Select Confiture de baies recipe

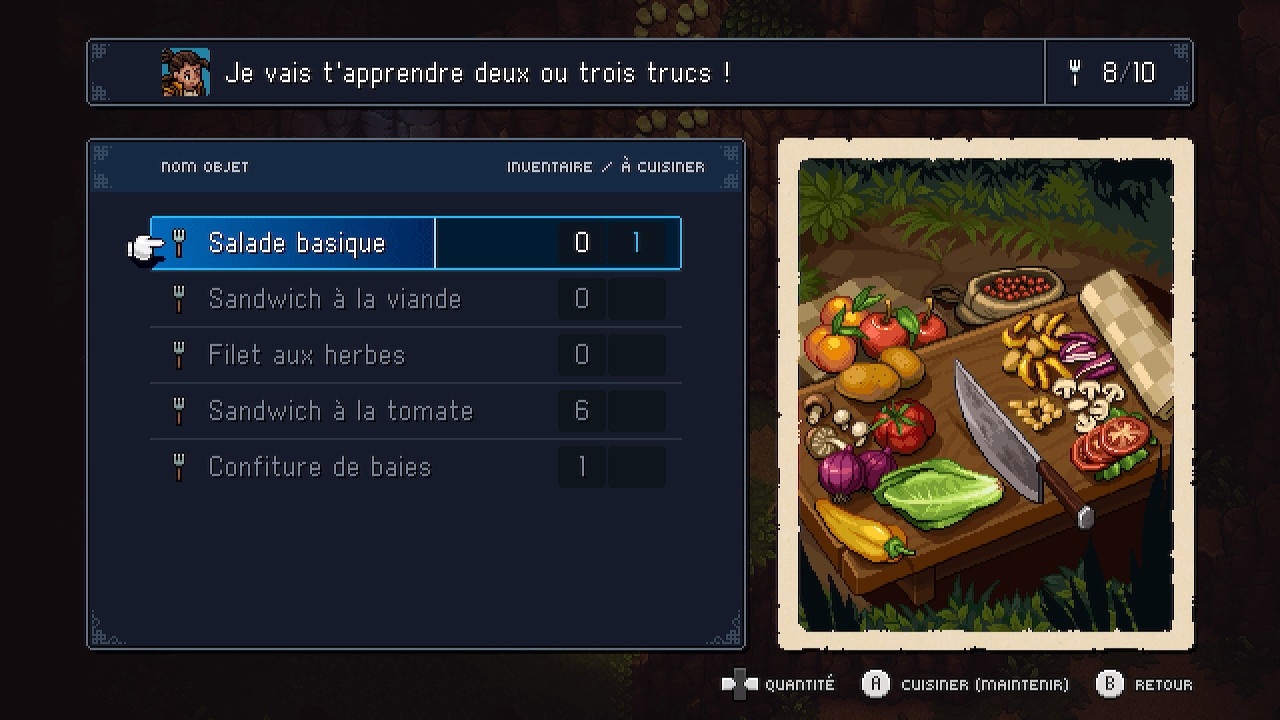(319, 467)
